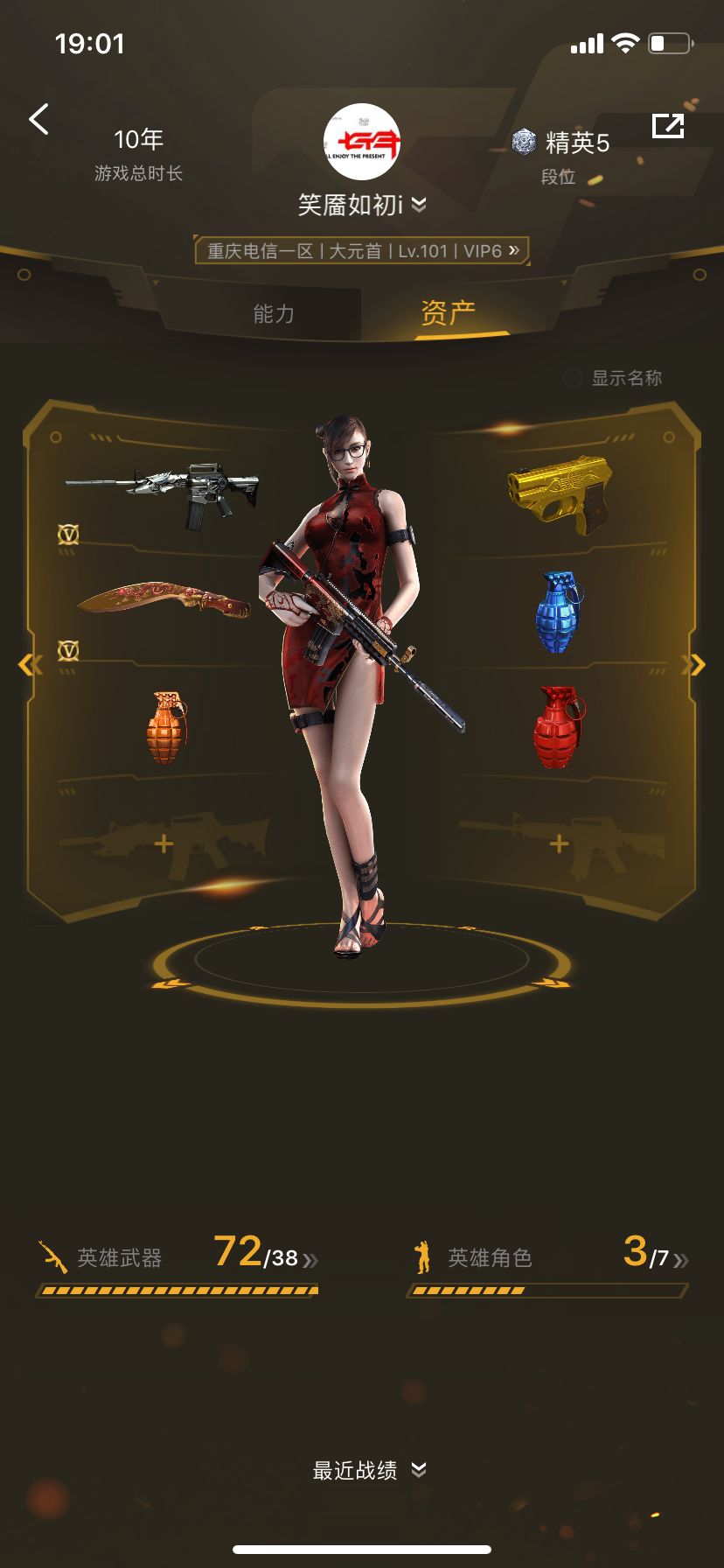
Task: Select the 资产 tab
Action: [x=448, y=312]
